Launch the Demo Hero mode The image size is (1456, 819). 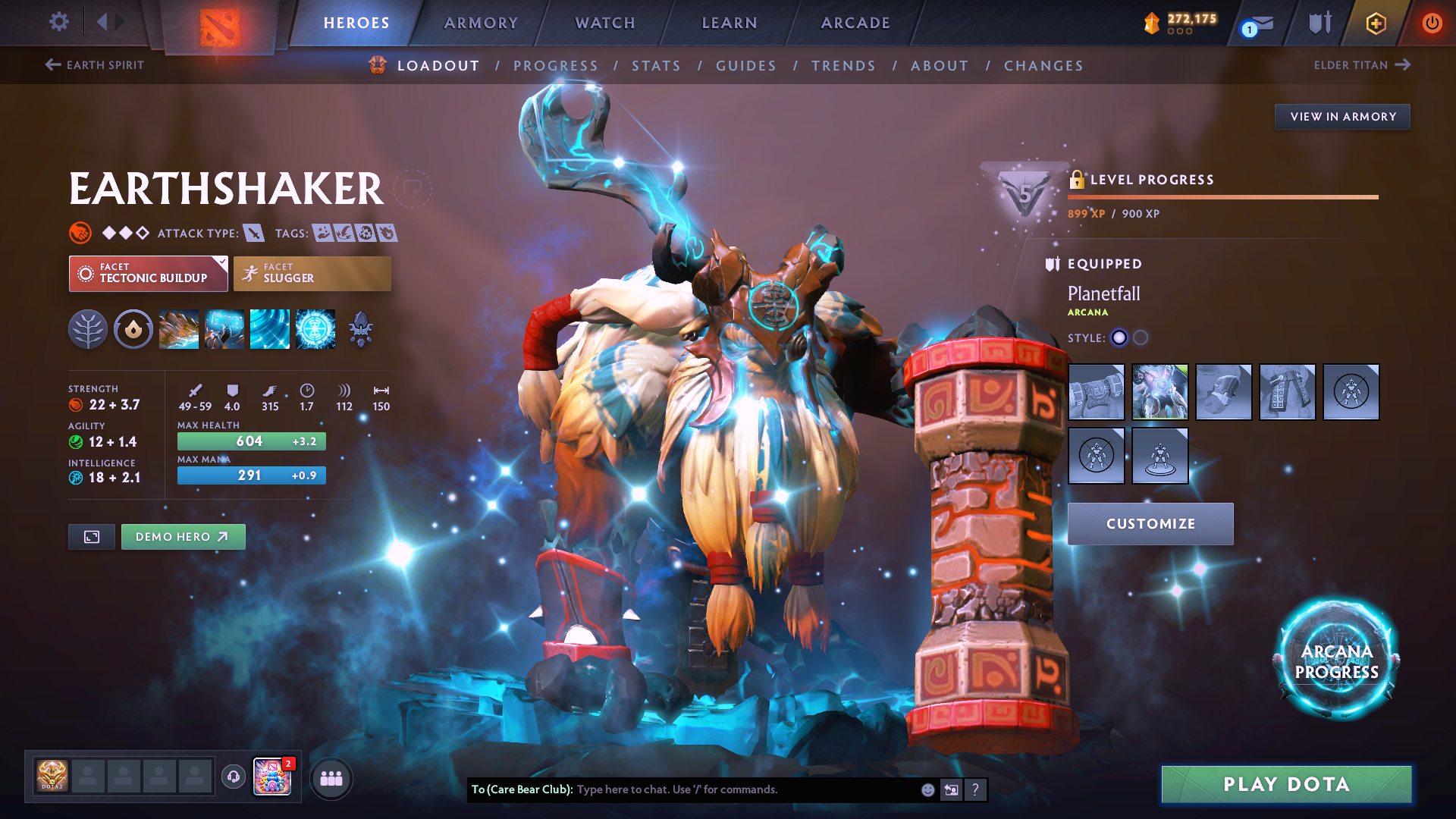[183, 537]
